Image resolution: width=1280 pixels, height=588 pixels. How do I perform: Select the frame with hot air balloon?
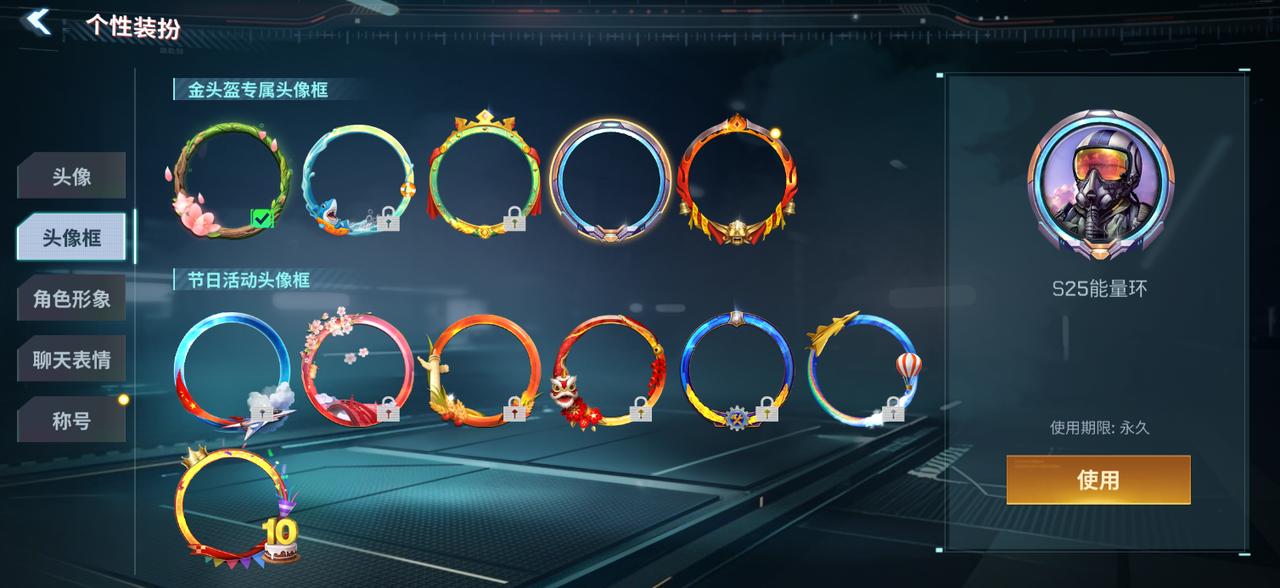point(862,369)
